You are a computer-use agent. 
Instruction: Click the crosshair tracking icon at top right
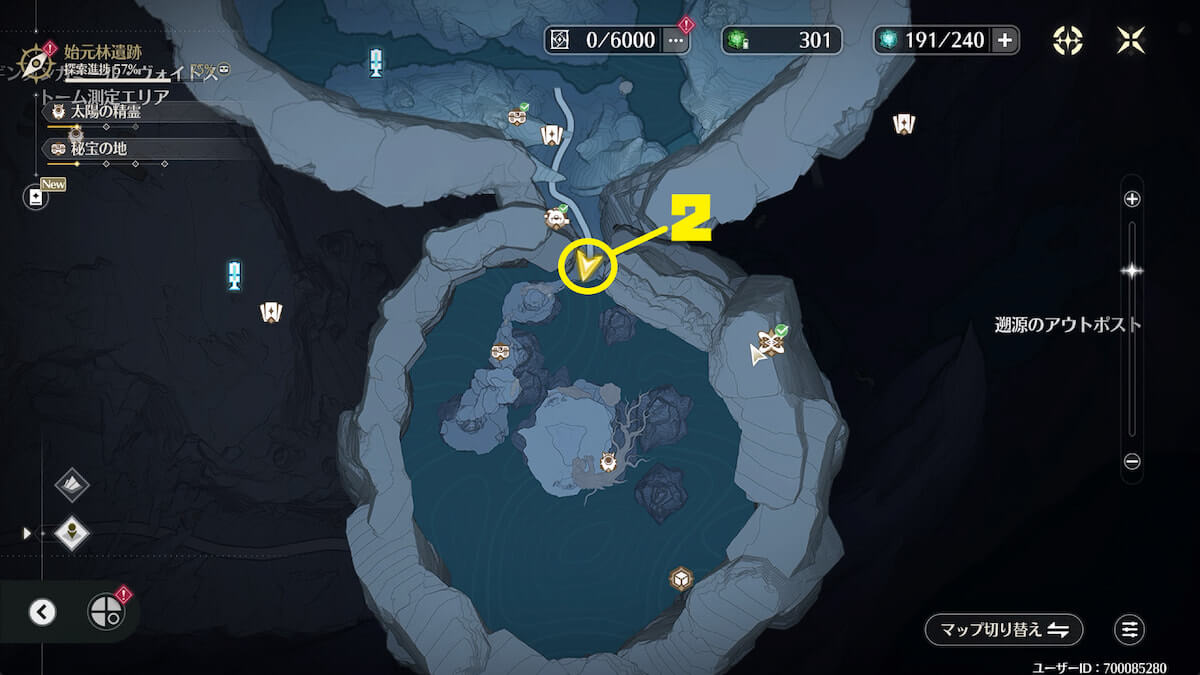1068,40
